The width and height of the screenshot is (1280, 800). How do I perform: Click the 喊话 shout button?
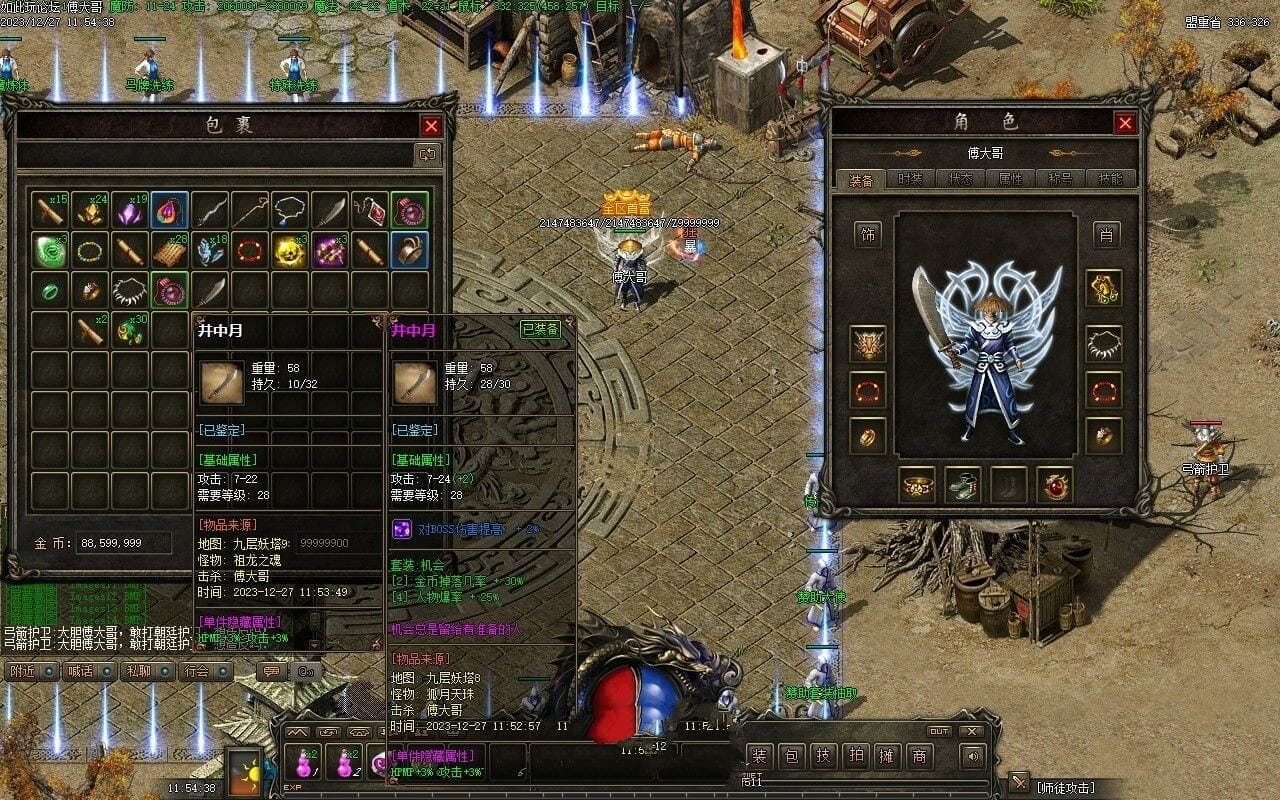[80, 671]
